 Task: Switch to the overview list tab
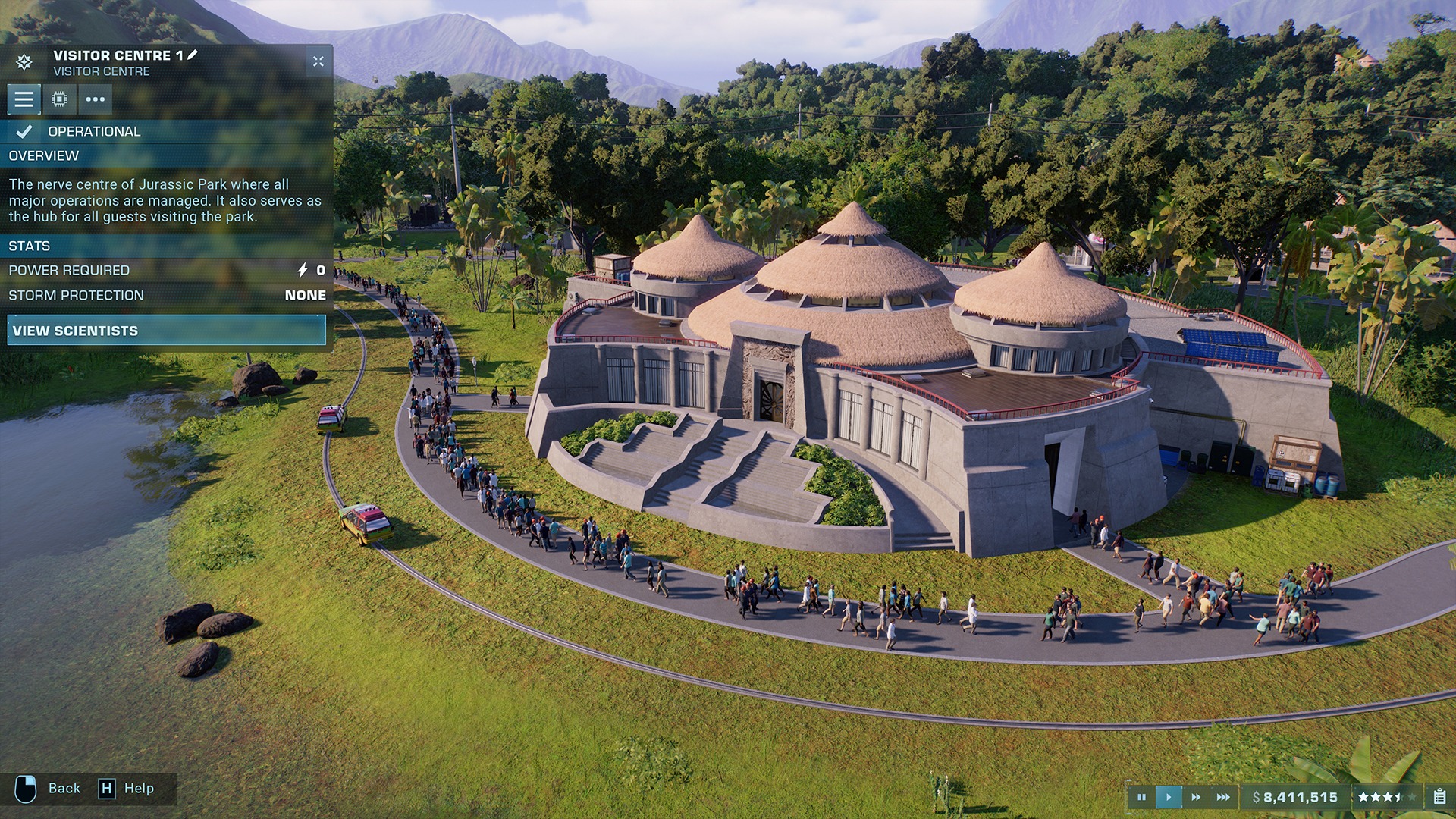(24, 99)
